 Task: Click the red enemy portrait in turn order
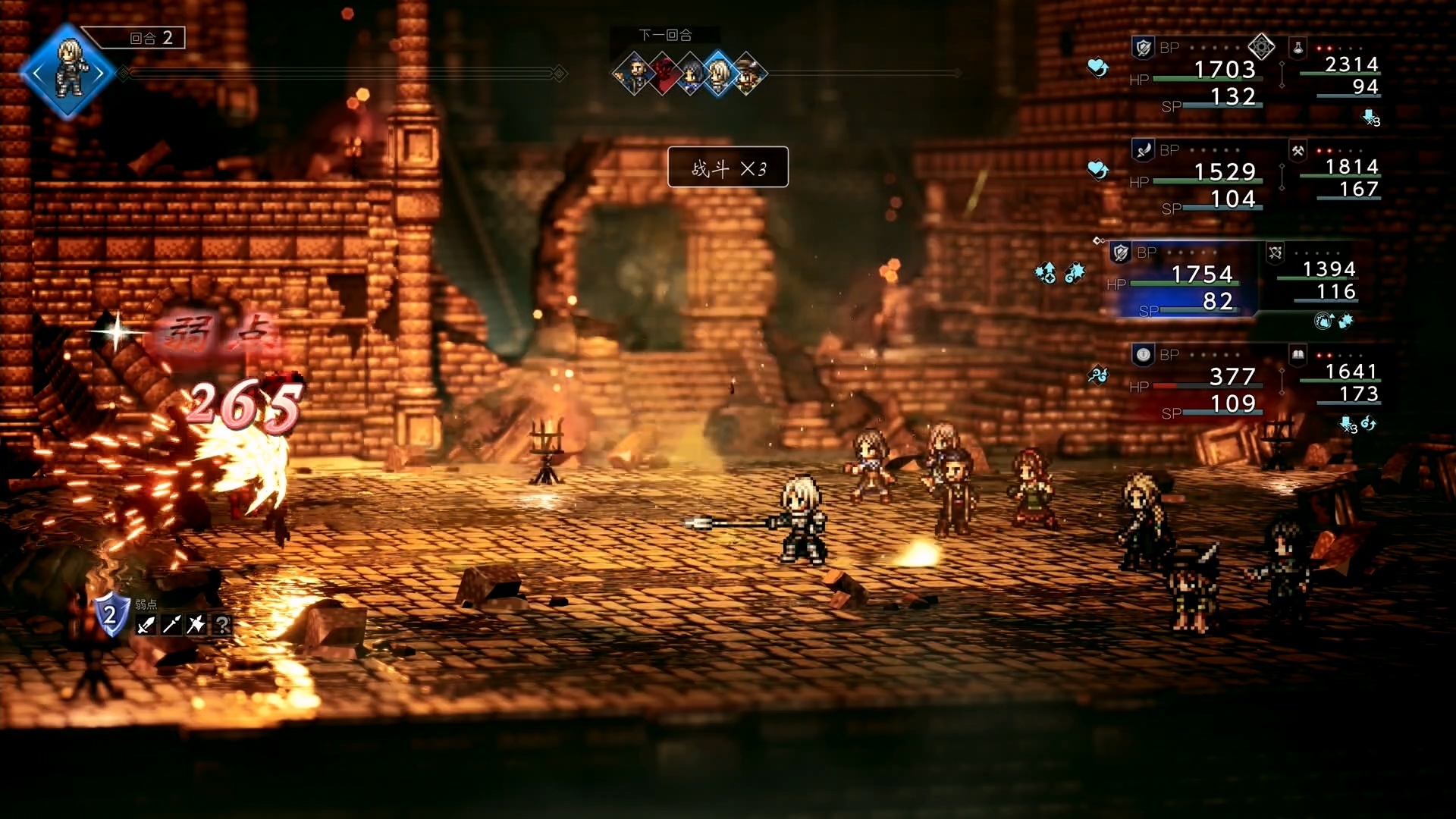click(664, 74)
